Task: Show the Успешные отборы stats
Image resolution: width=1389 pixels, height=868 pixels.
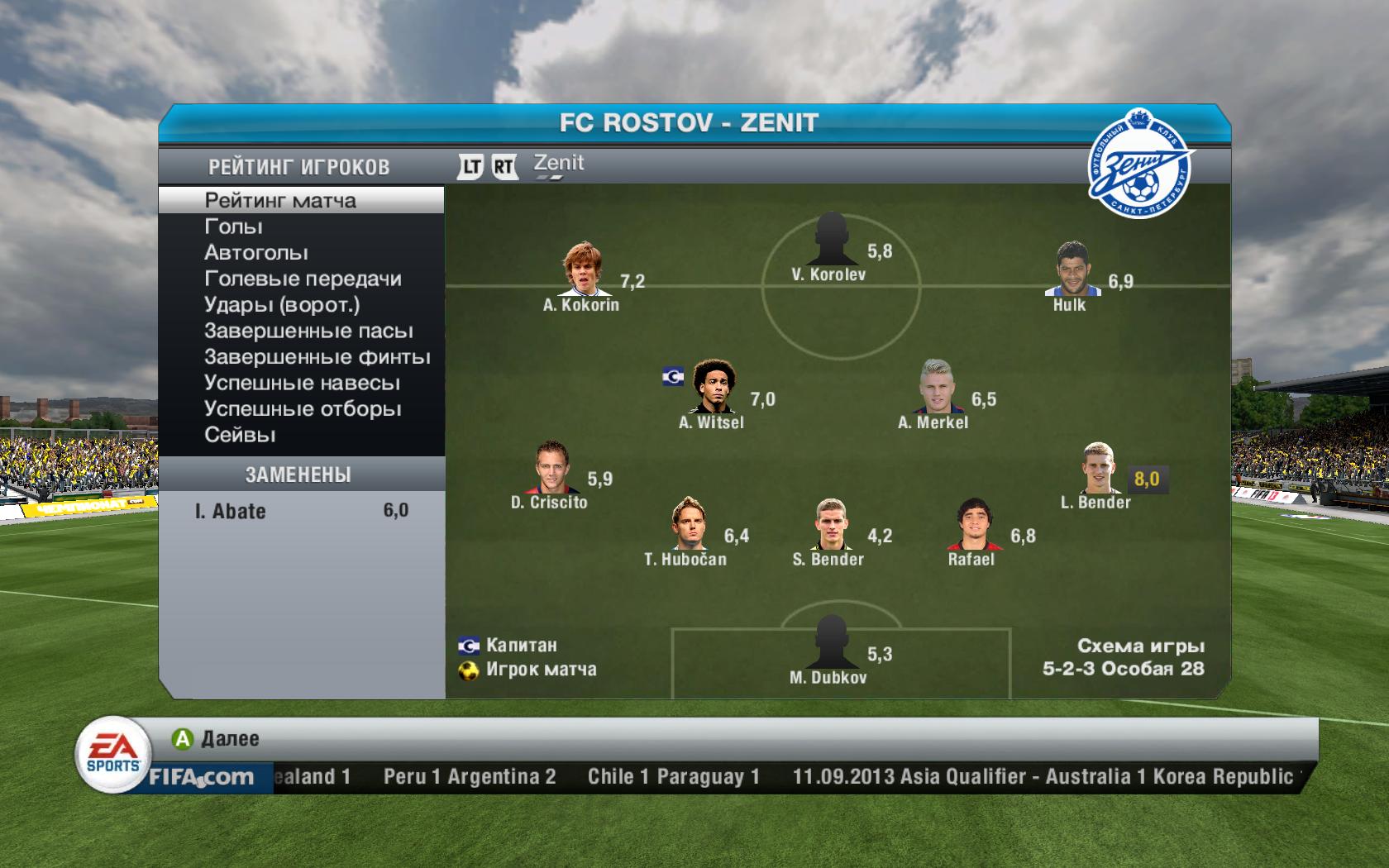Action: [303, 409]
